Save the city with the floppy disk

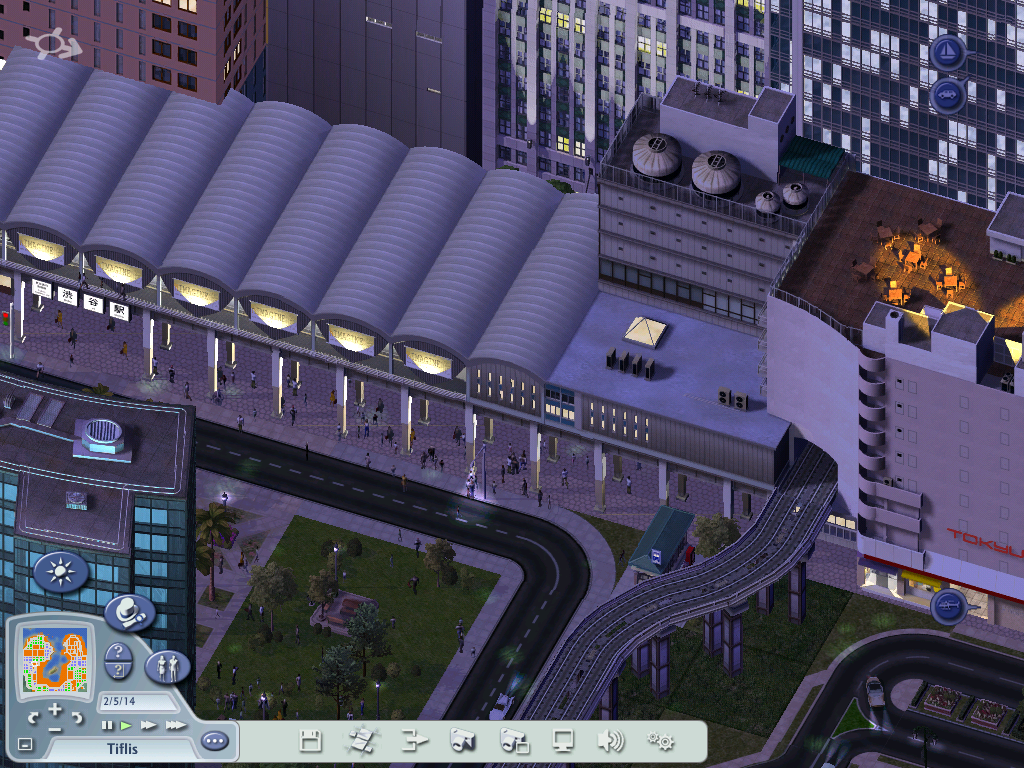click(x=311, y=741)
